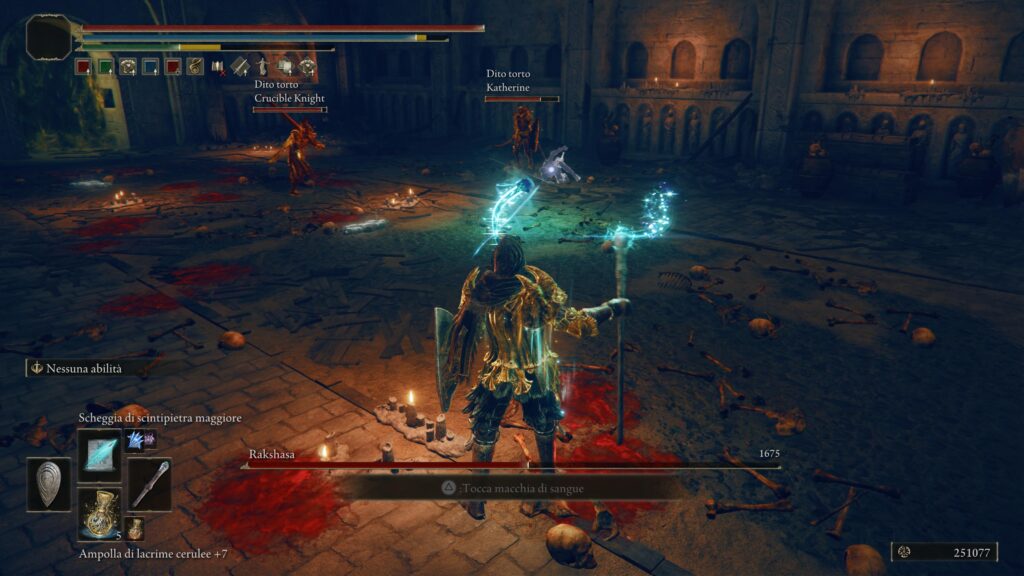Click the sword buff status icon
The height and width of the screenshot is (576, 1024).
pos(240,67)
